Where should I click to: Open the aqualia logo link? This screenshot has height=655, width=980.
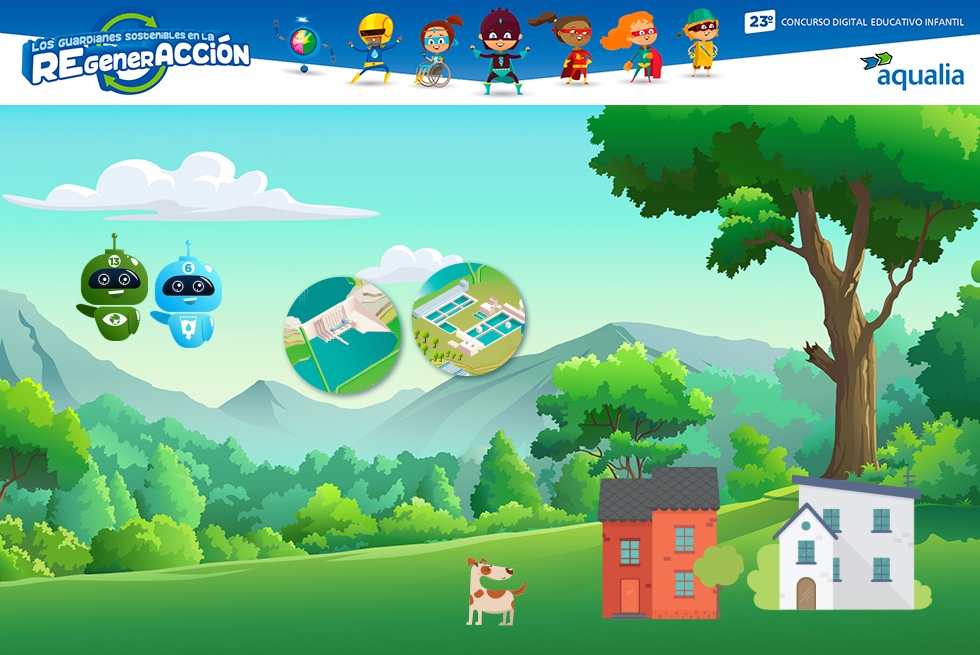[912, 70]
